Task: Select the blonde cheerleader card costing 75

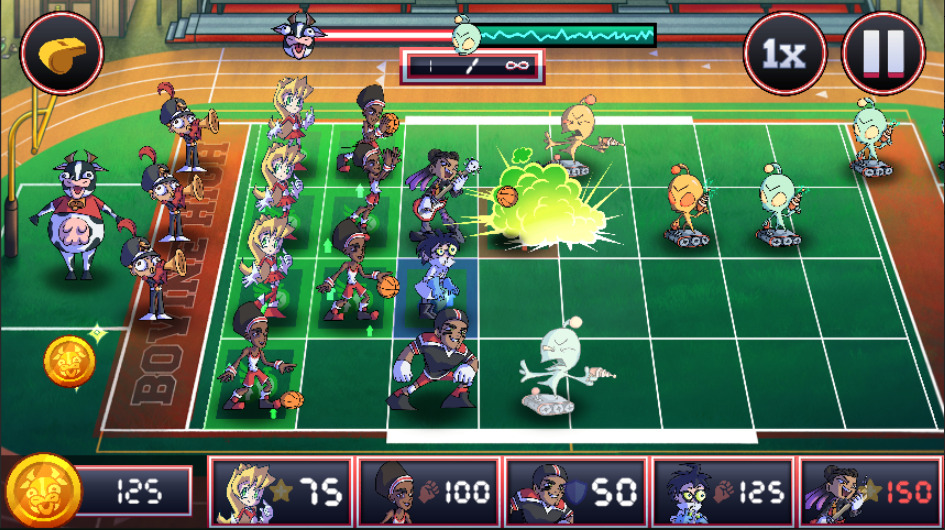Action: [x=281, y=492]
